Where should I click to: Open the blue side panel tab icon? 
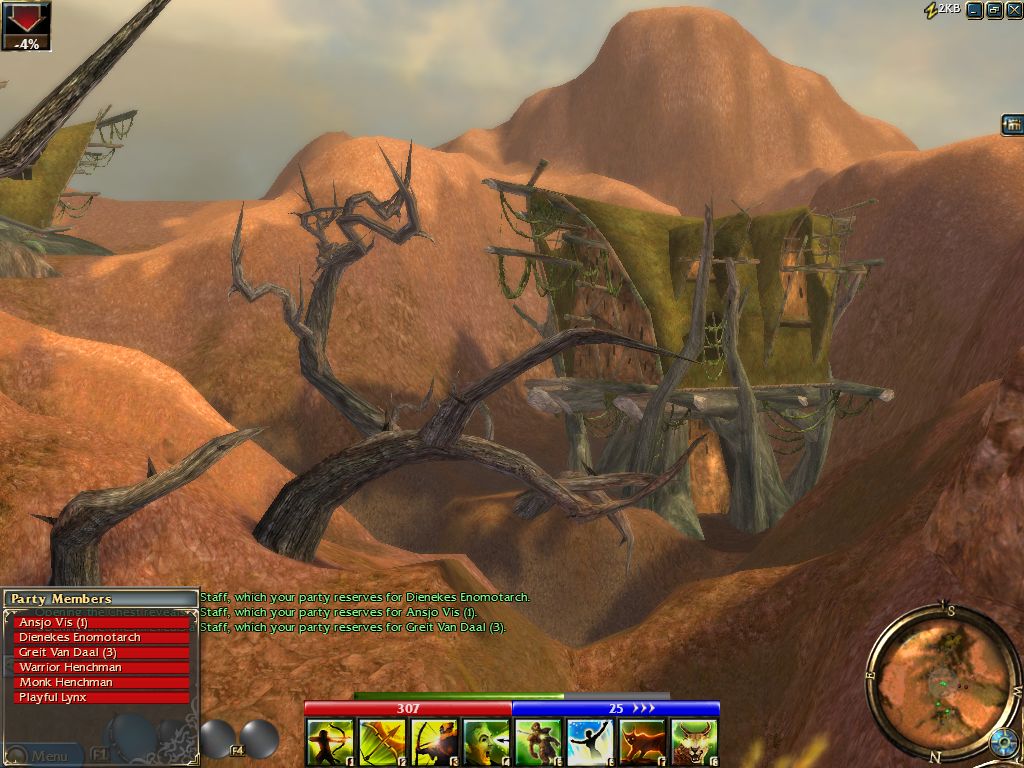tap(1012, 125)
